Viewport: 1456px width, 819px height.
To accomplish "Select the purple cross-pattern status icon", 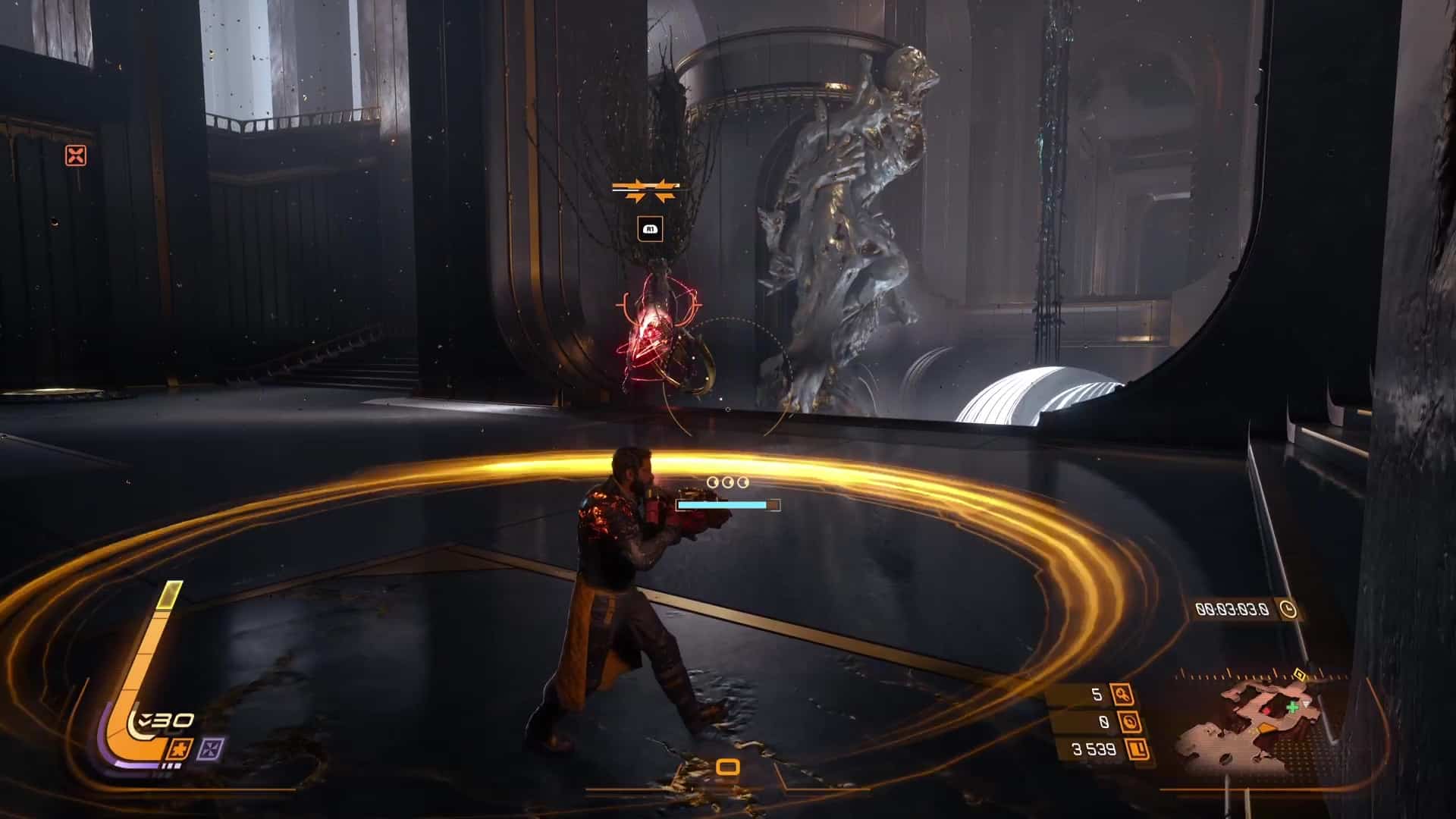I will 209,750.
